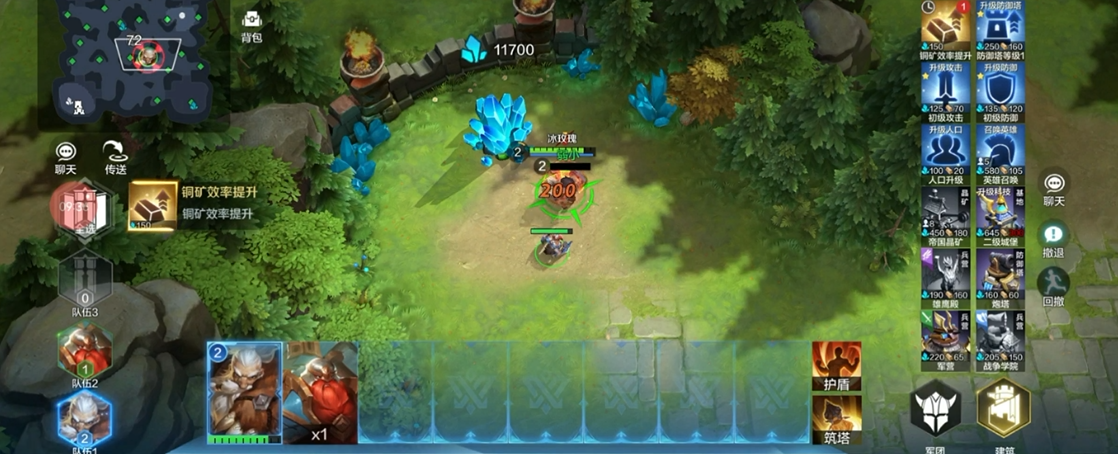The height and width of the screenshot is (454, 1118).
Task: Select squad 2 (队伍2)
Action: 84,352
